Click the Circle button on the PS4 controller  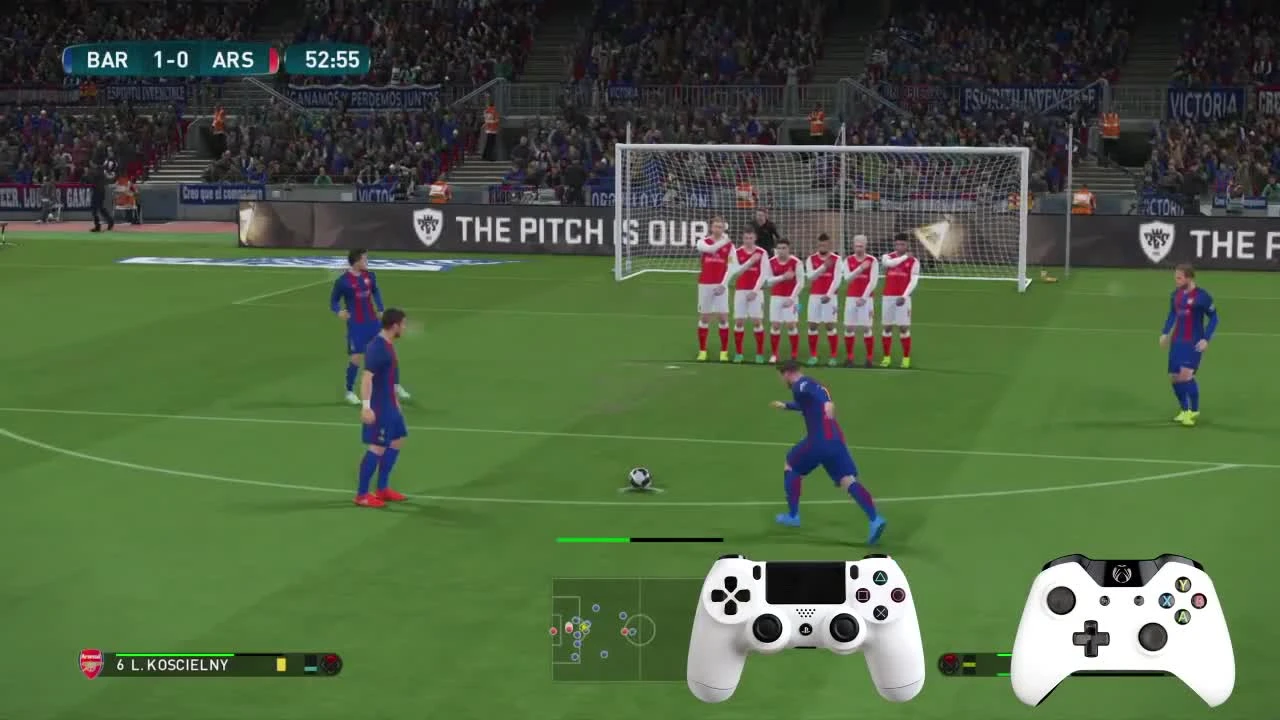(x=898, y=595)
